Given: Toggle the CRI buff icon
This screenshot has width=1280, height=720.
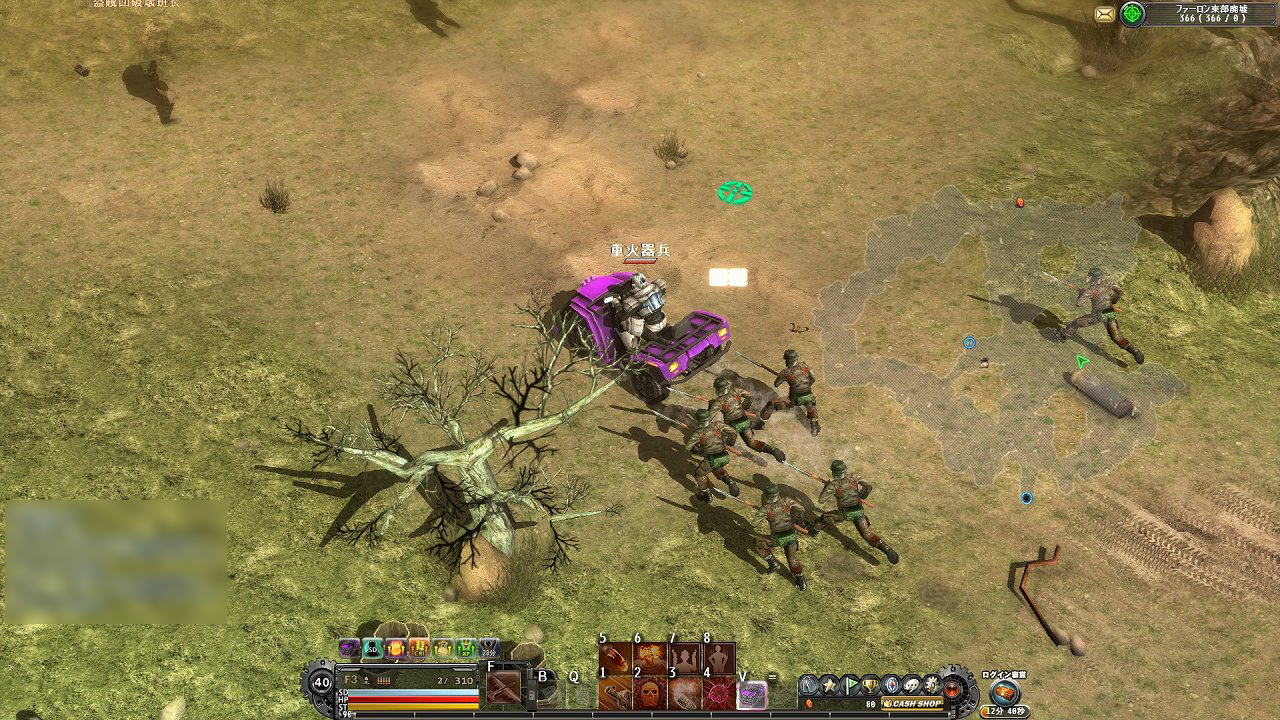Looking at the screenshot, I should pyautogui.click(x=418, y=650).
